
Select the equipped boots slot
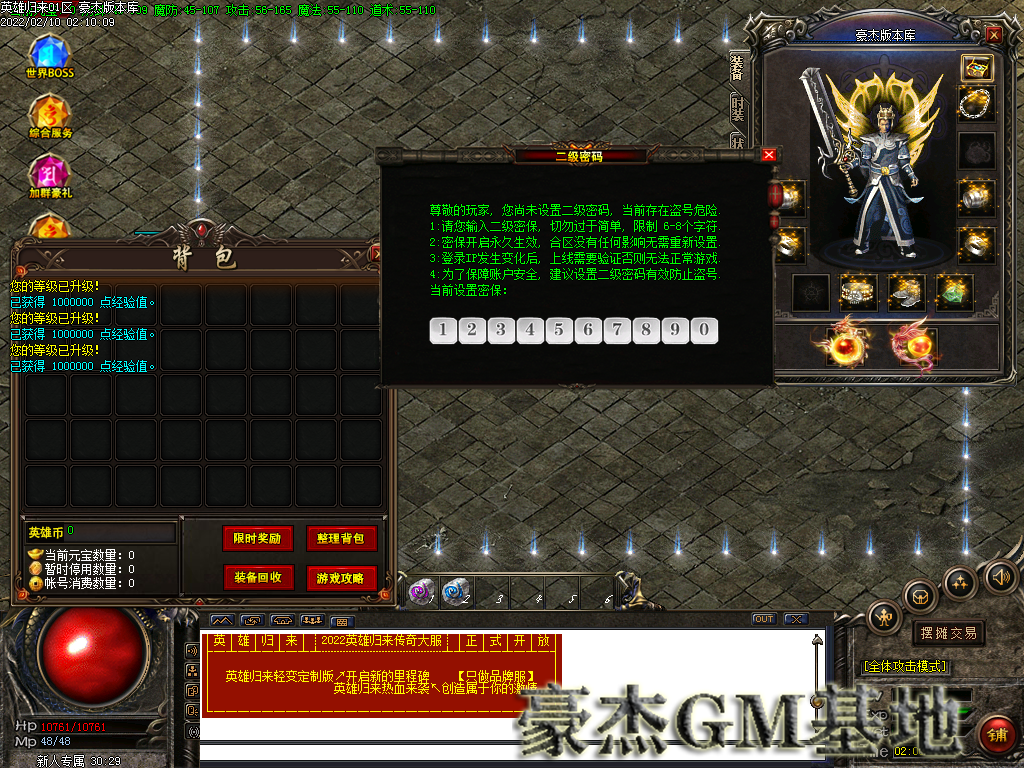907,291
